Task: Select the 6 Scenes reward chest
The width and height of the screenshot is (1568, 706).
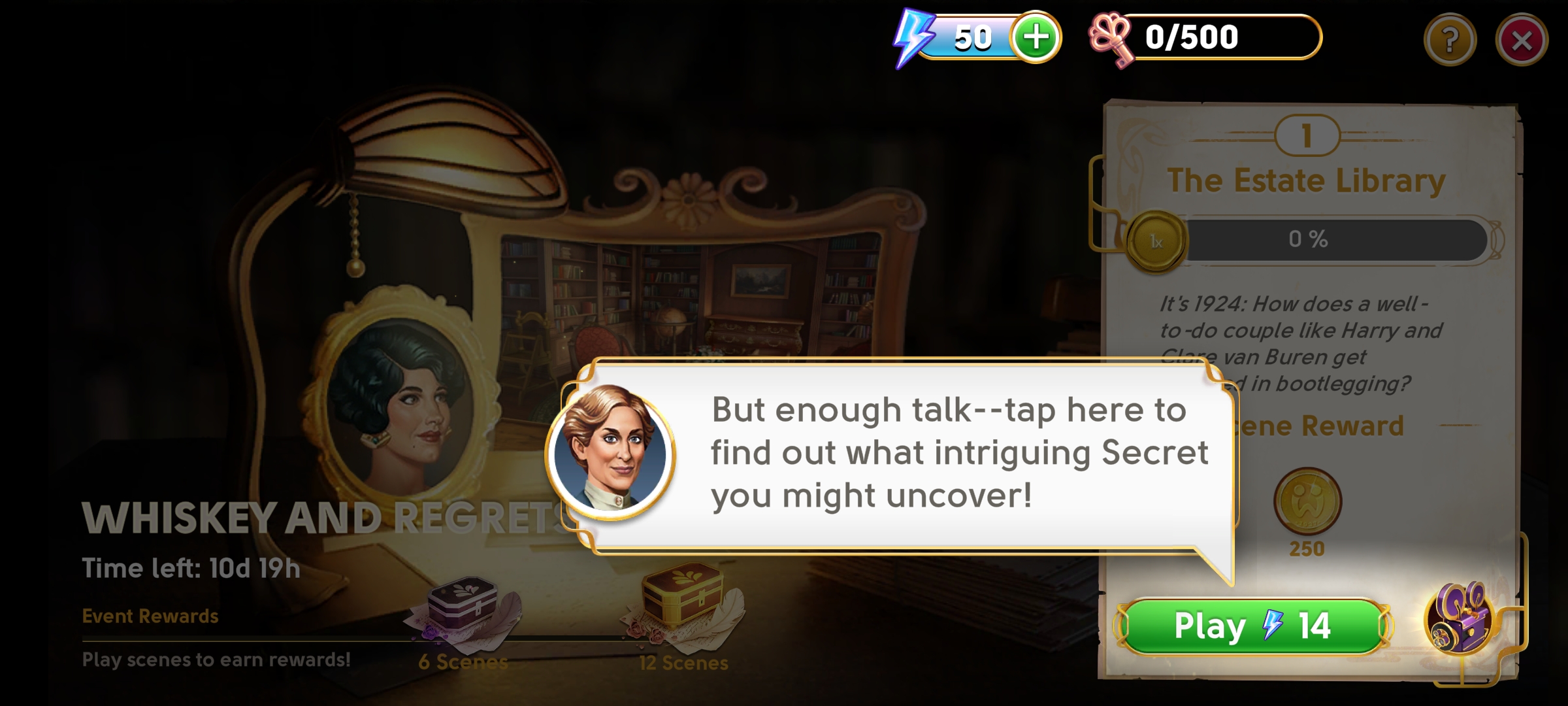Action: tap(463, 605)
